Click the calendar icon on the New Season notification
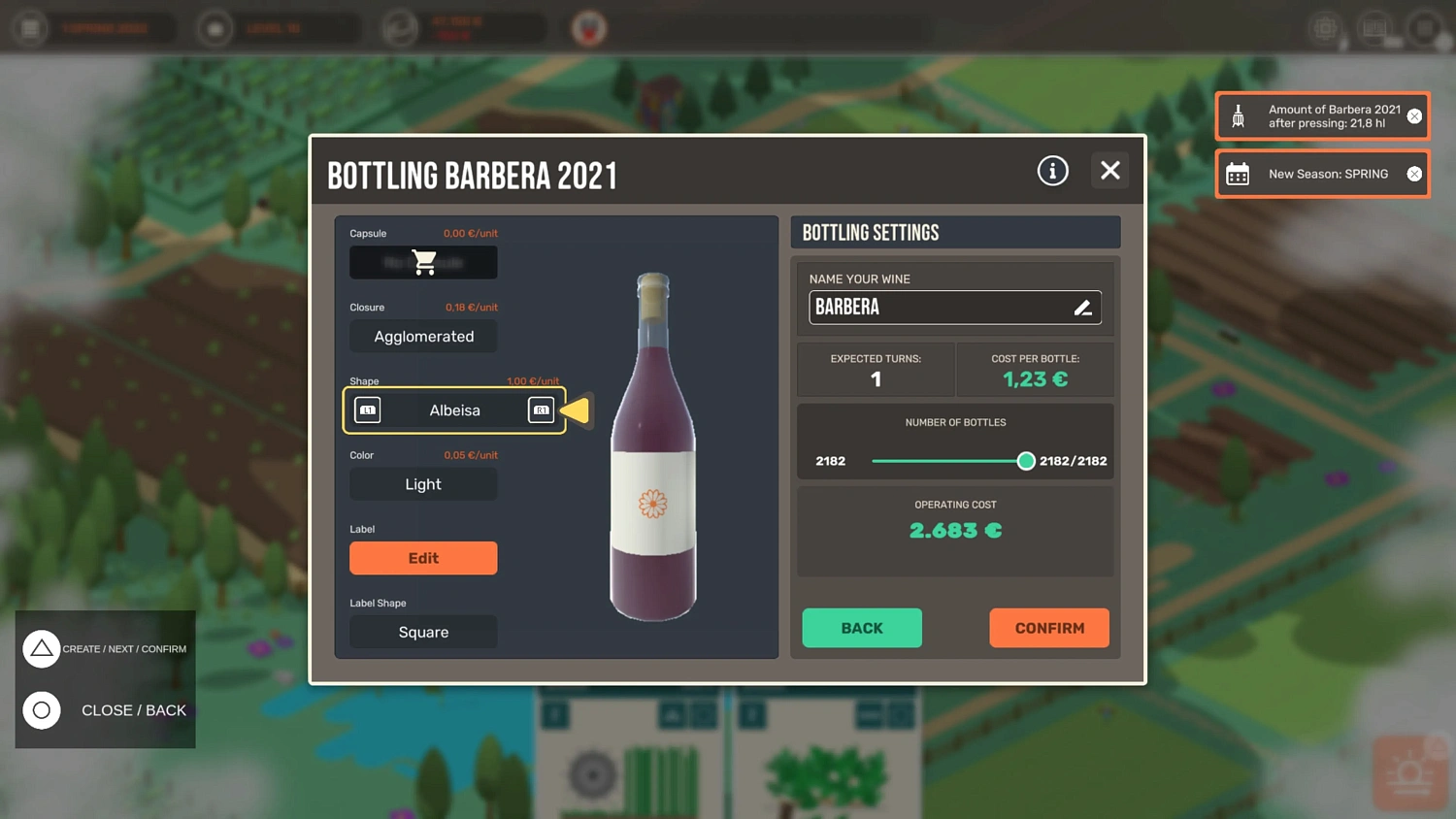The width and height of the screenshot is (1456, 819). click(1238, 174)
